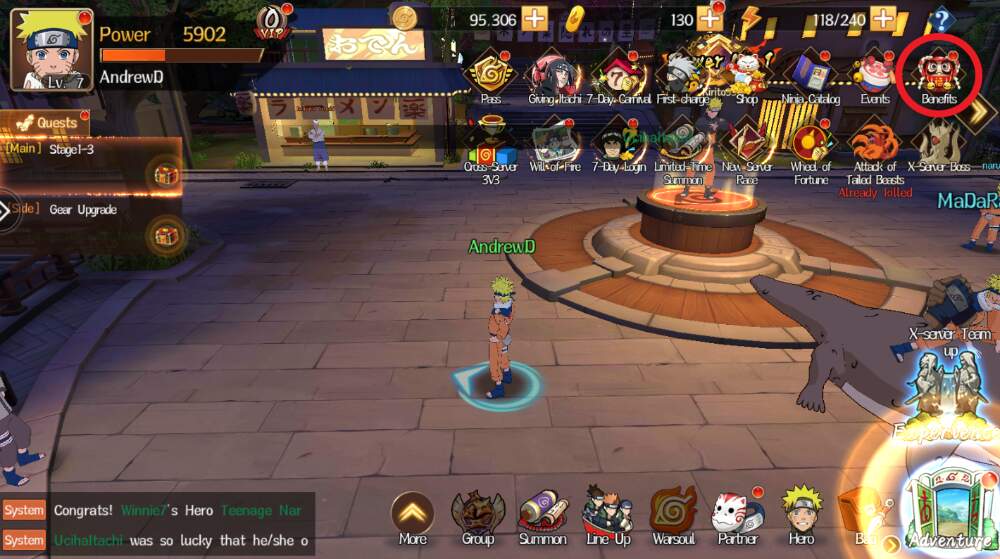
Task: Open the Benefits menu
Action: 938,75
